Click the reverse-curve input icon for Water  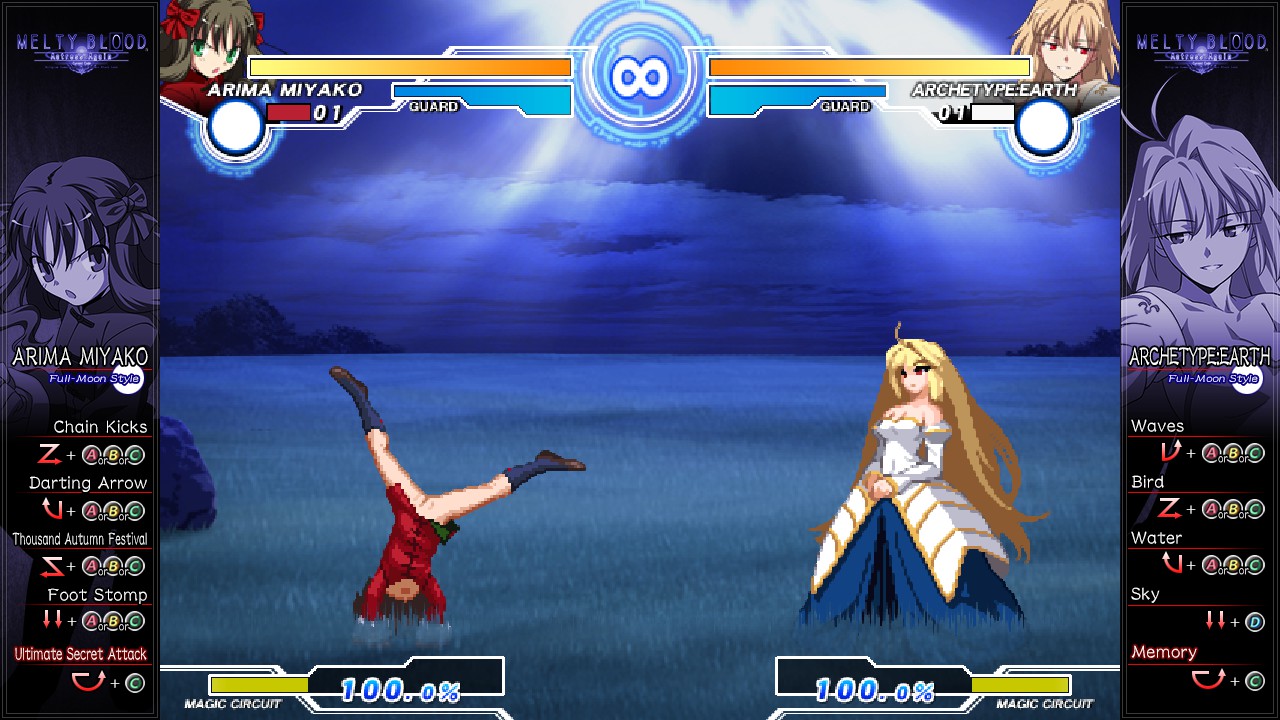tap(1170, 565)
